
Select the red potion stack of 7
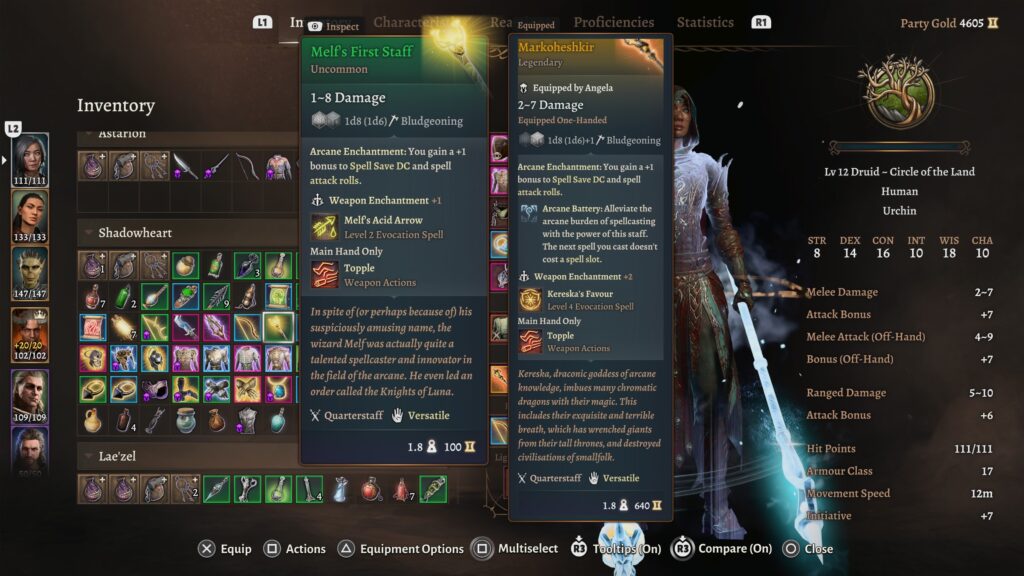93,296
